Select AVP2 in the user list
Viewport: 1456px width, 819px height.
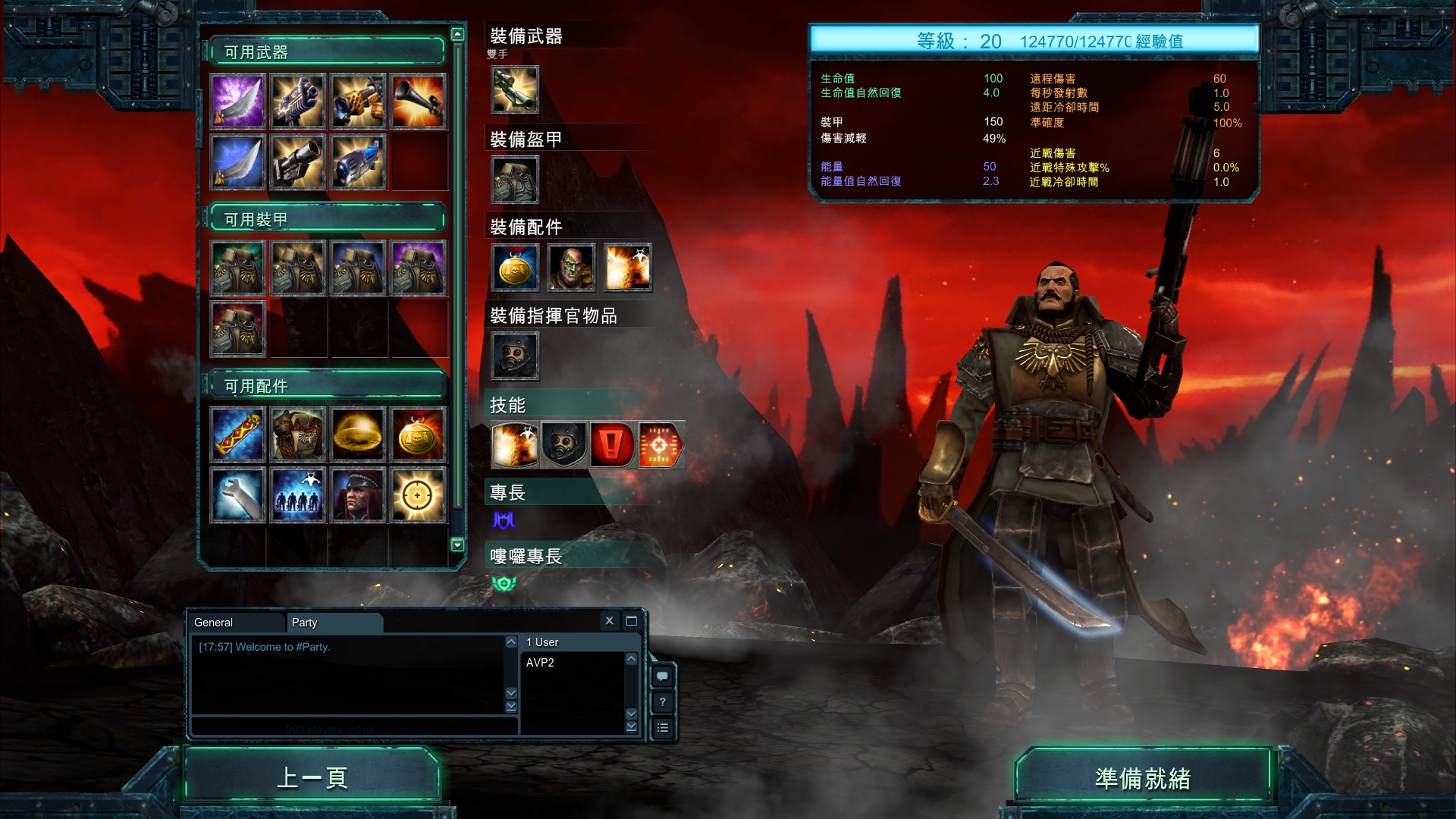point(540,663)
